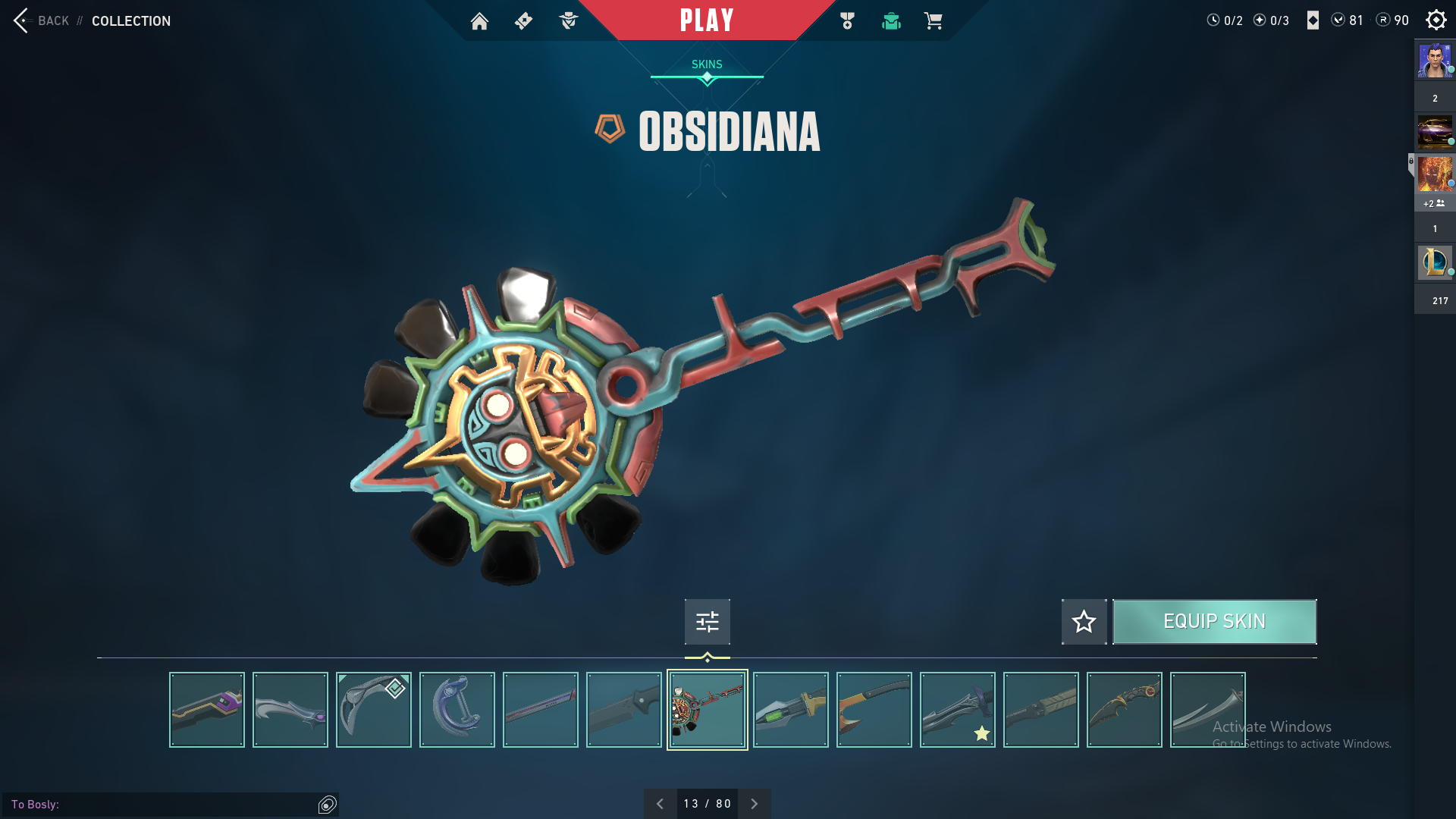Go to the previous skin page
Viewport: 1456px width, 819px height.
point(660,804)
